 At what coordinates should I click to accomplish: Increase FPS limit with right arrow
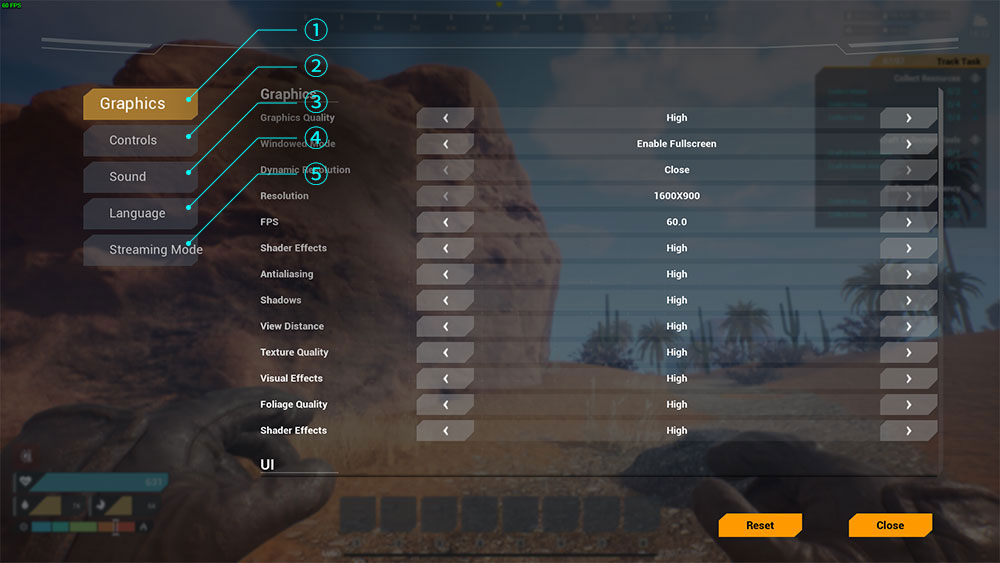(908, 222)
